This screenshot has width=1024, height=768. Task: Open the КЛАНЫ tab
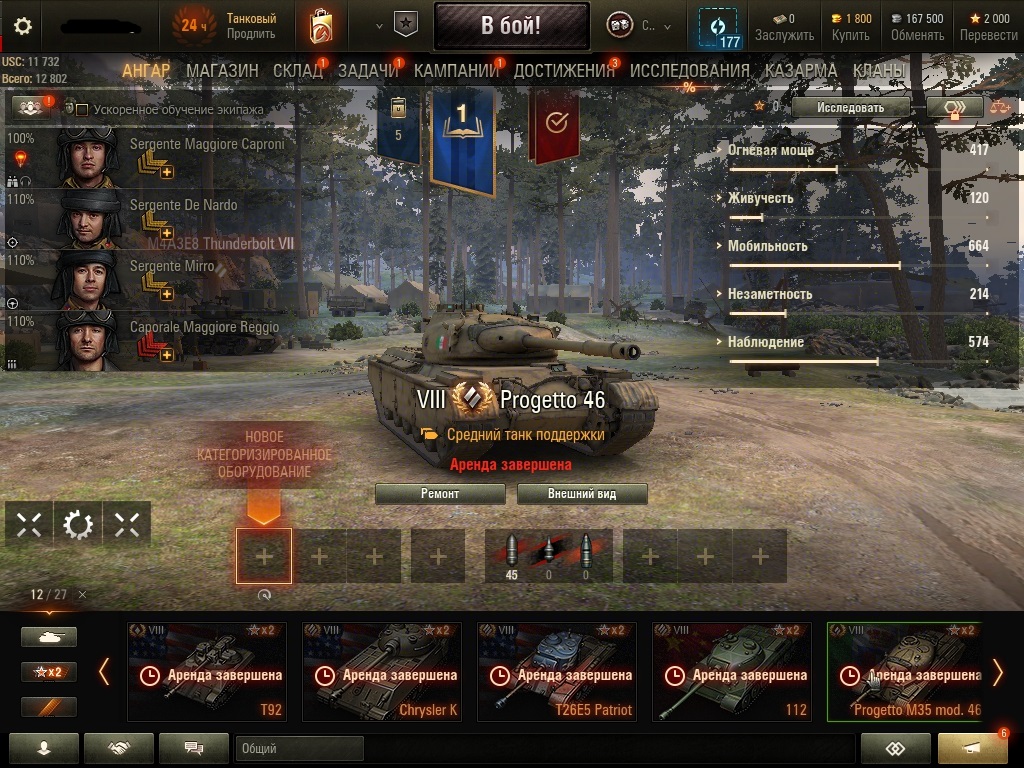[879, 71]
